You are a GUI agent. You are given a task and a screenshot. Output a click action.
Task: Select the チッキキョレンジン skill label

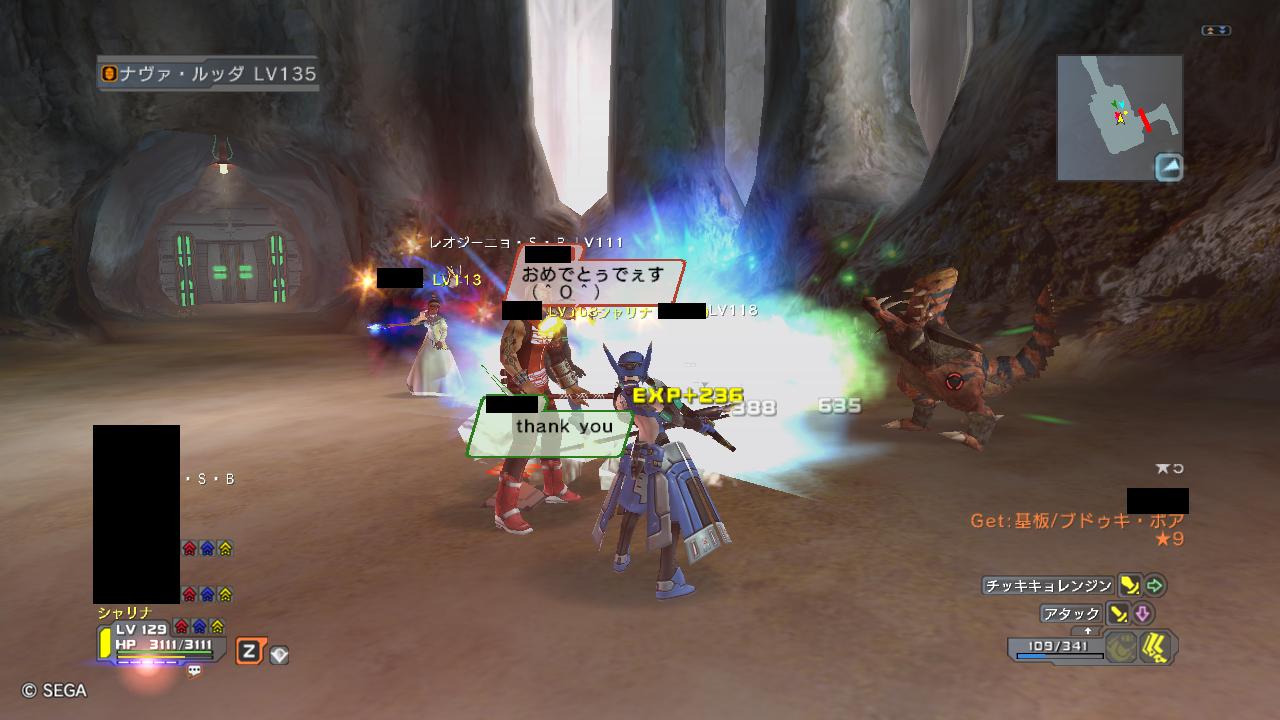coord(1048,586)
